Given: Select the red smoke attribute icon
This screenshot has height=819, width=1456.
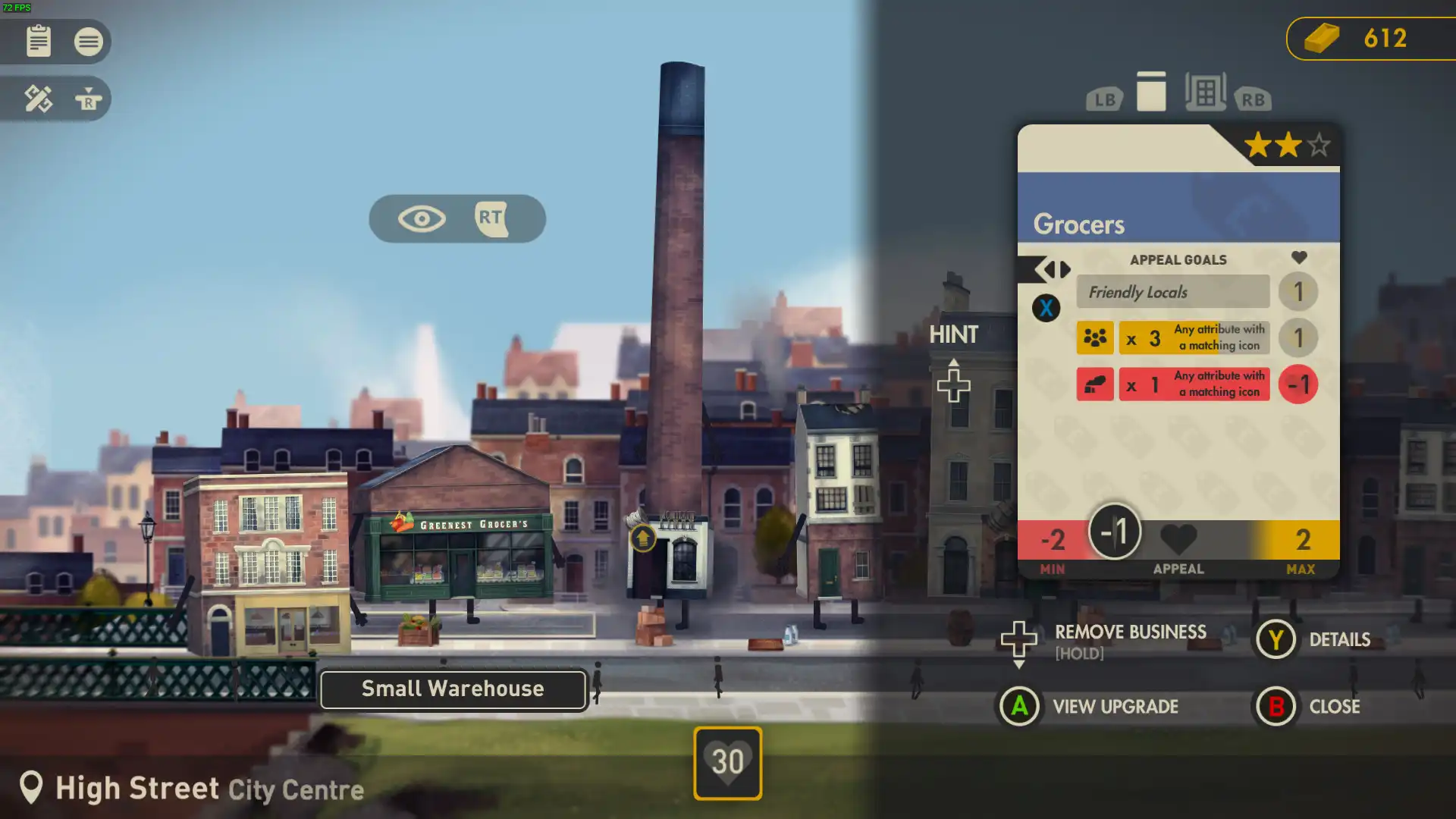Looking at the screenshot, I should pyautogui.click(x=1094, y=384).
